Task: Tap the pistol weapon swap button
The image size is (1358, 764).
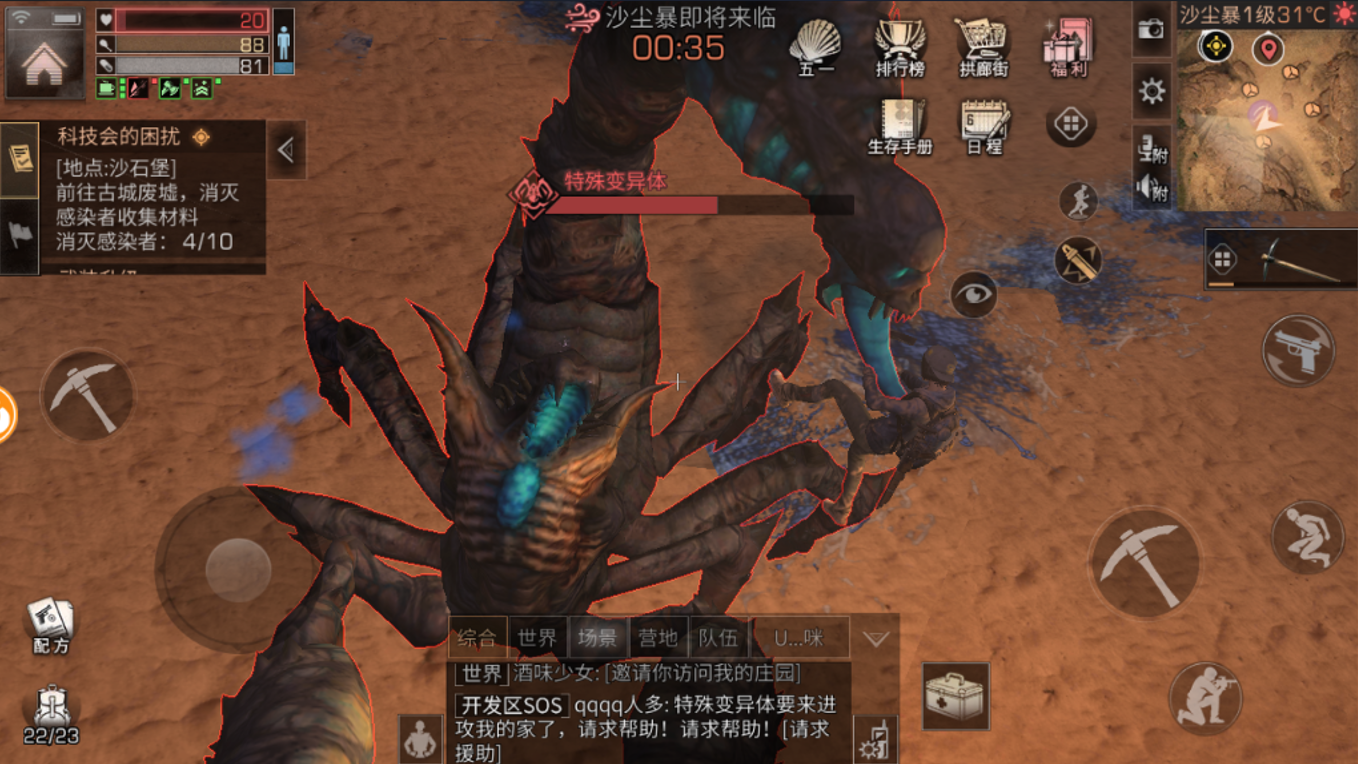Action: [1299, 350]
